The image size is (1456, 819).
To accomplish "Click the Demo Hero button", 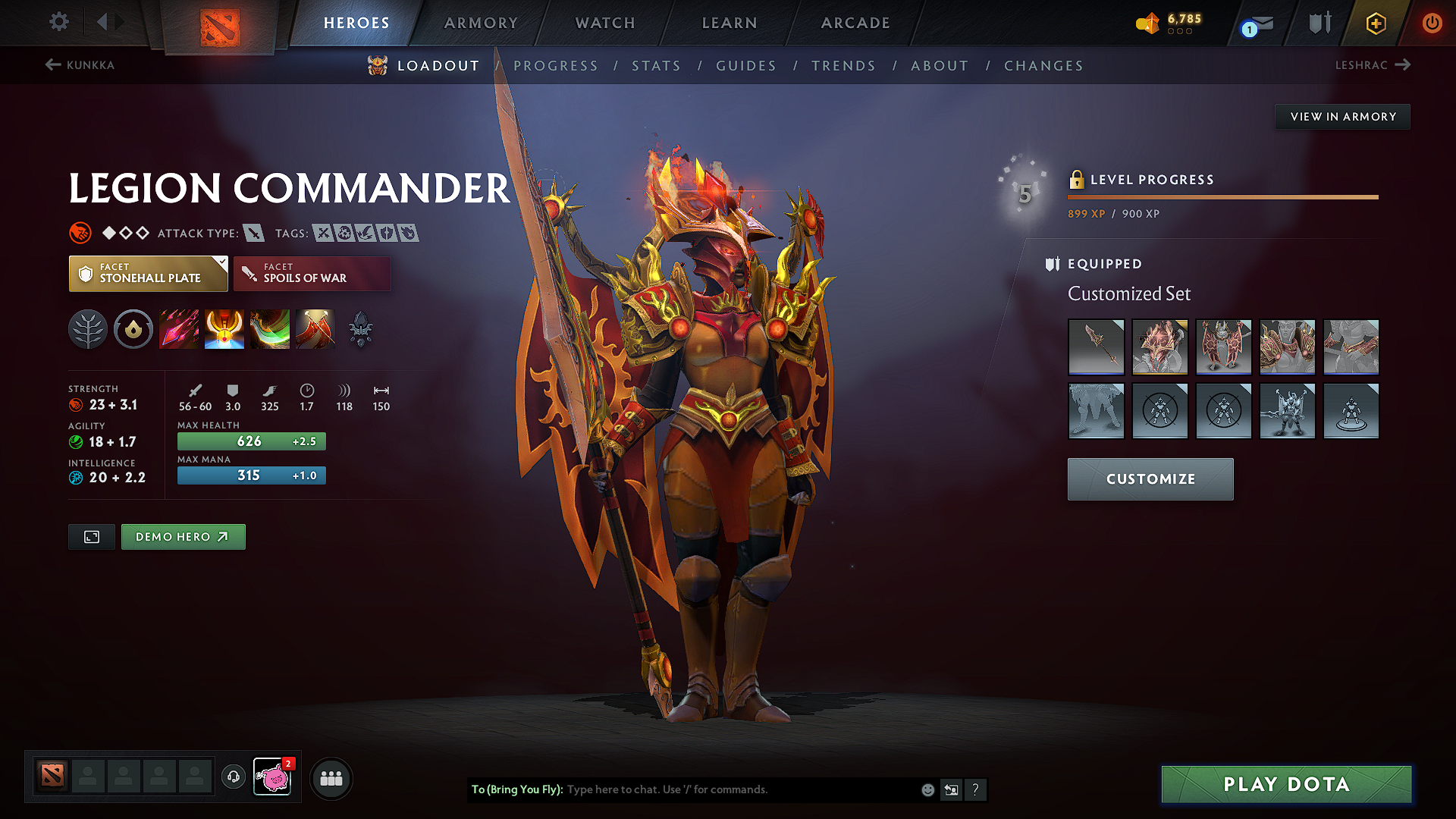I will [183, 536].
